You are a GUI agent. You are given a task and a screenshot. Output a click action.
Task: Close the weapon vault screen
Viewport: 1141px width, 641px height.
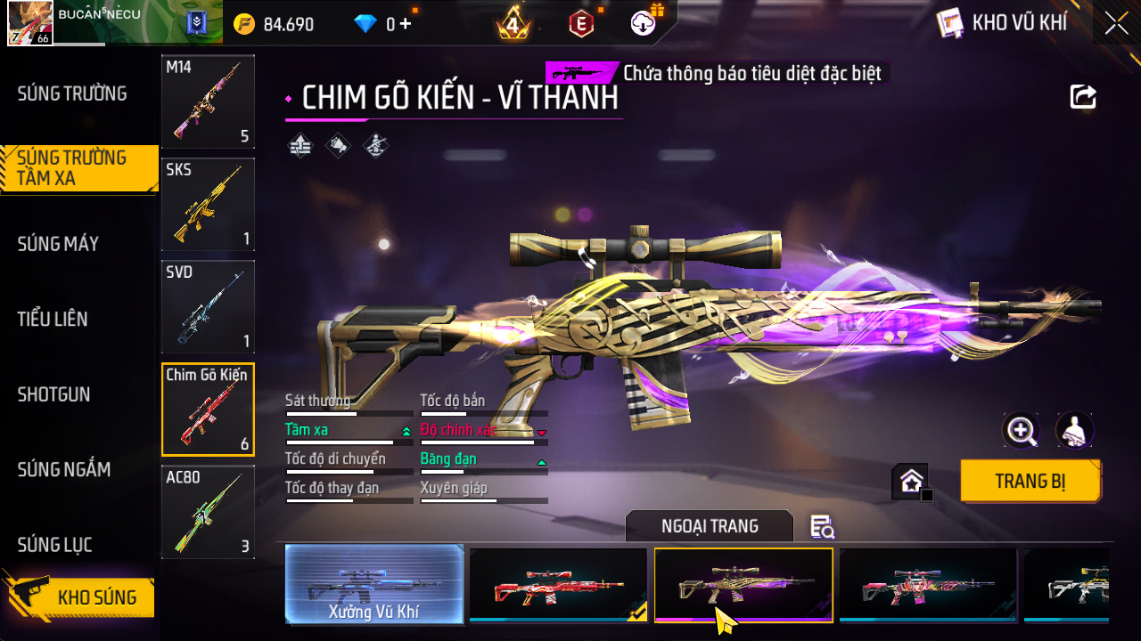(1116, 24)
